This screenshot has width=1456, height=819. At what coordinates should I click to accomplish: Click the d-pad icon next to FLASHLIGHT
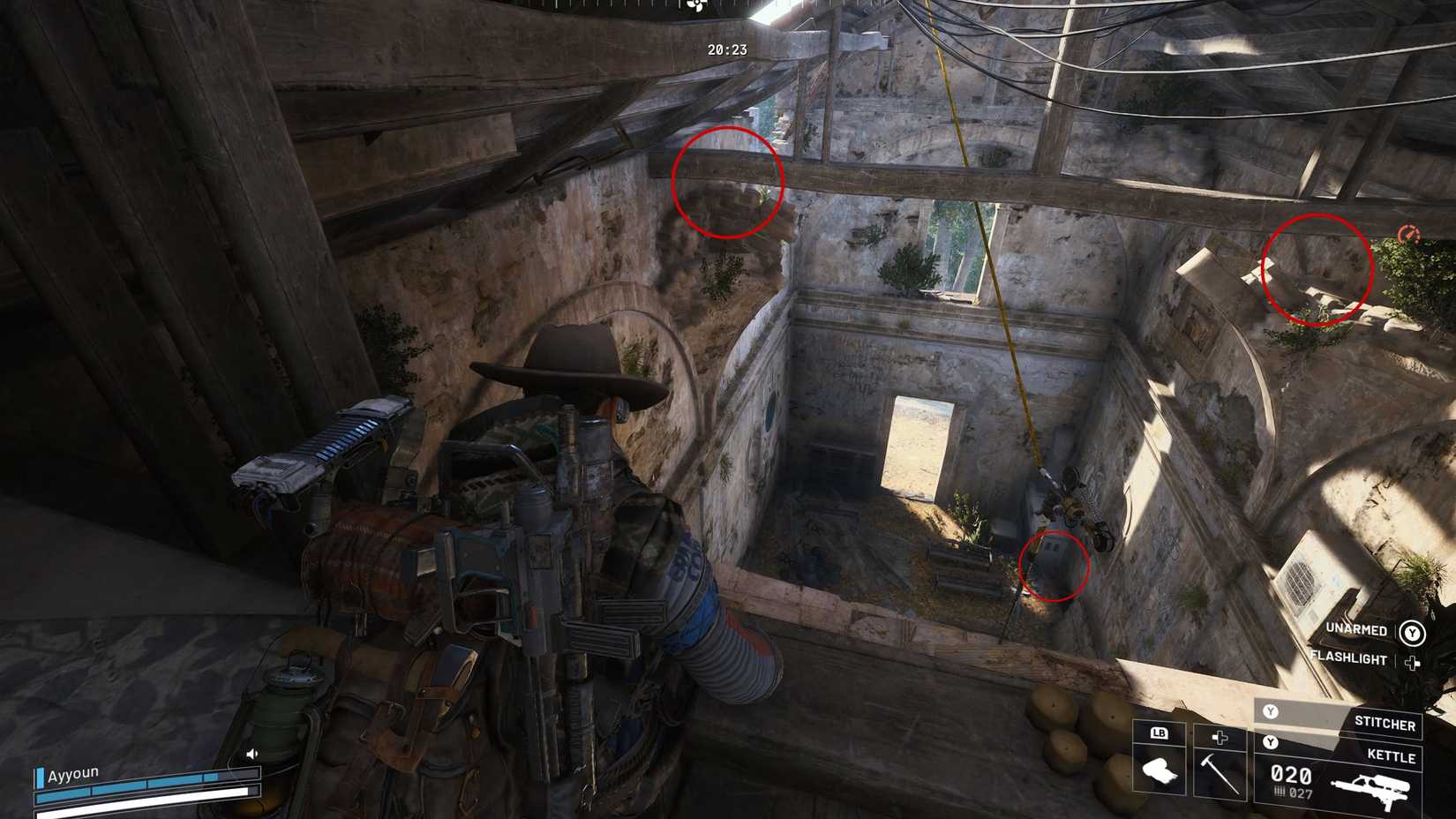click(1413, 663)
